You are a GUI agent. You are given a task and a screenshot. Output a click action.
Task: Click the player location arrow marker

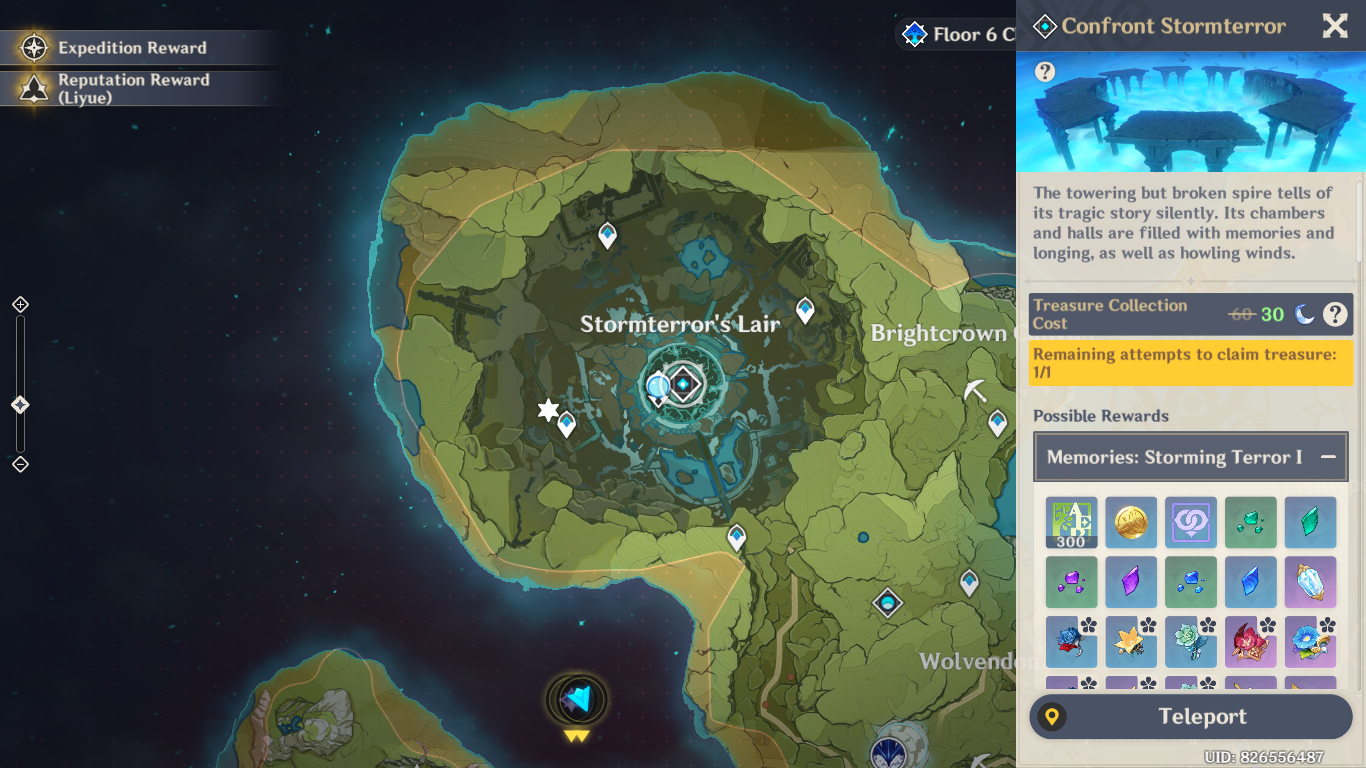click(577, 699)
